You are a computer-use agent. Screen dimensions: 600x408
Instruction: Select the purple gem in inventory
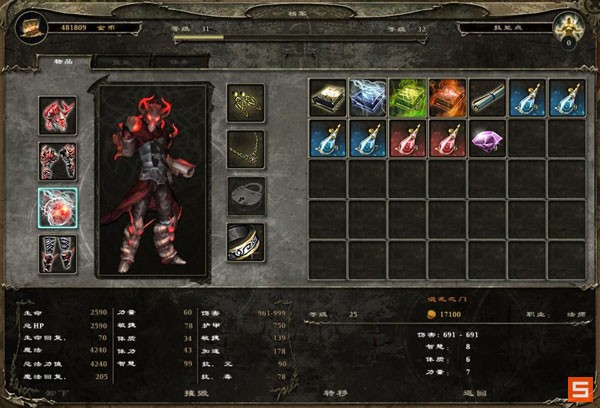pos(487,137)
